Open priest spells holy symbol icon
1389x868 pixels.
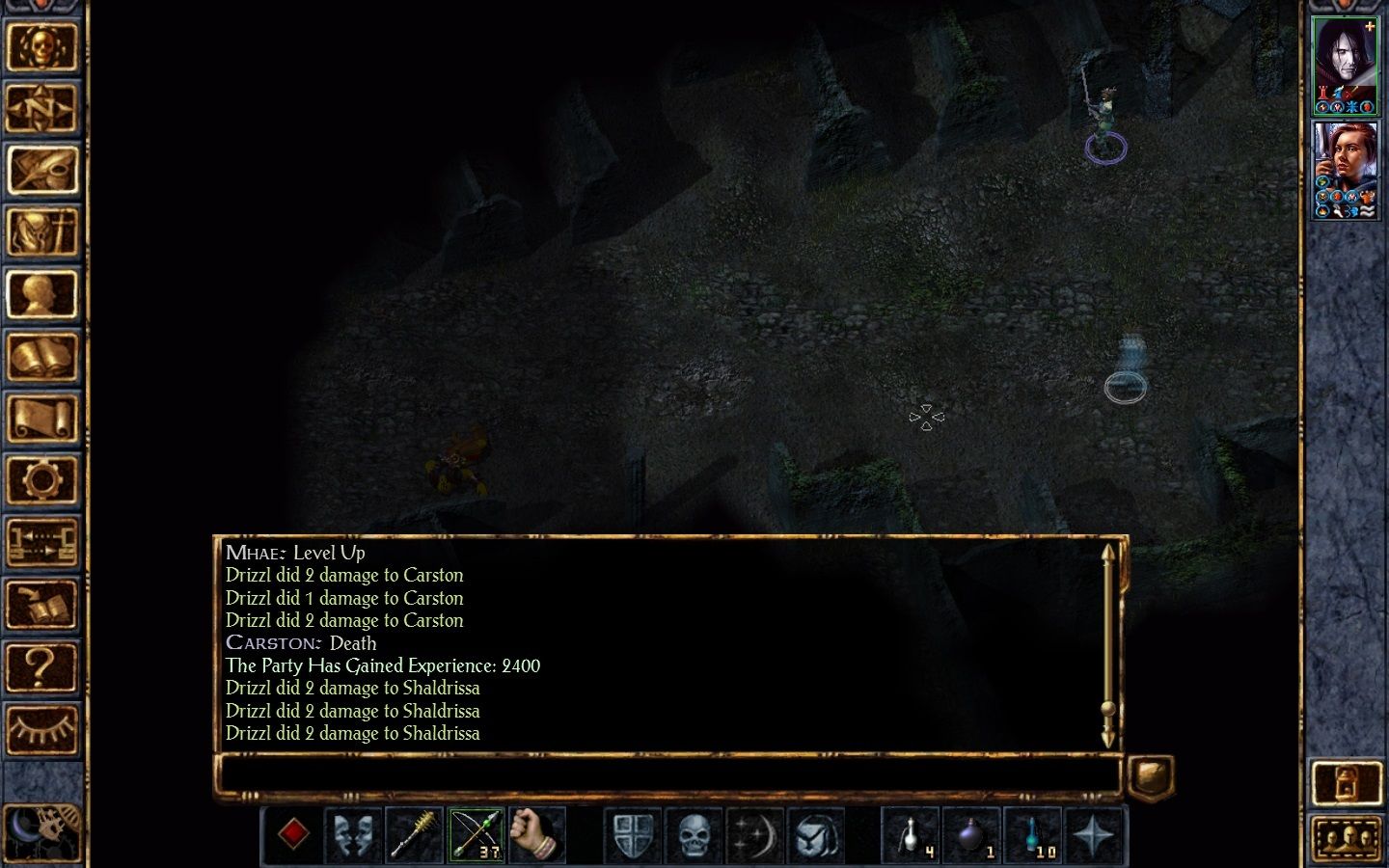point(42,232)
